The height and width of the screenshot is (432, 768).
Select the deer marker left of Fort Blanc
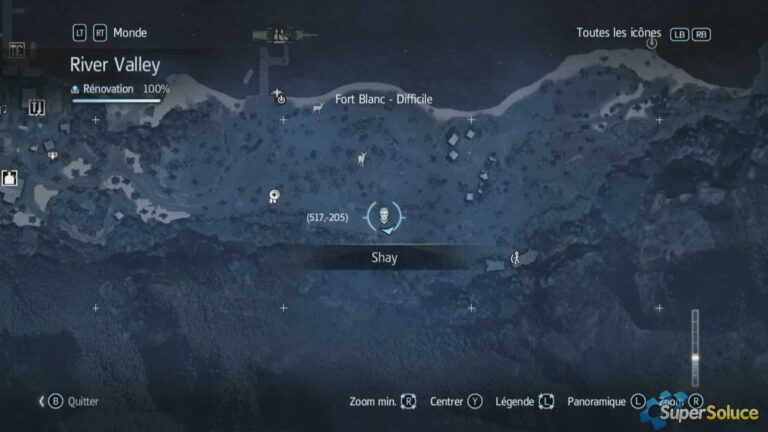[318, 105]
